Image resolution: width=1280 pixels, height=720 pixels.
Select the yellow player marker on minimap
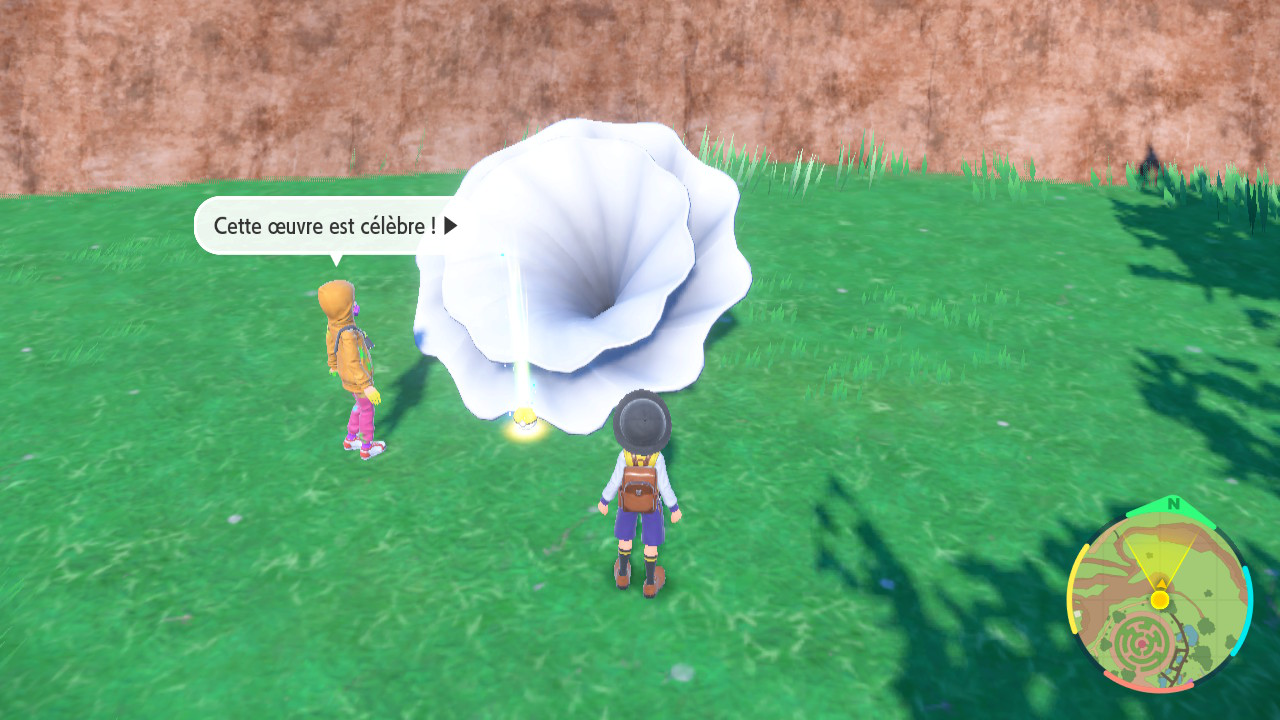pos(1159,599)
